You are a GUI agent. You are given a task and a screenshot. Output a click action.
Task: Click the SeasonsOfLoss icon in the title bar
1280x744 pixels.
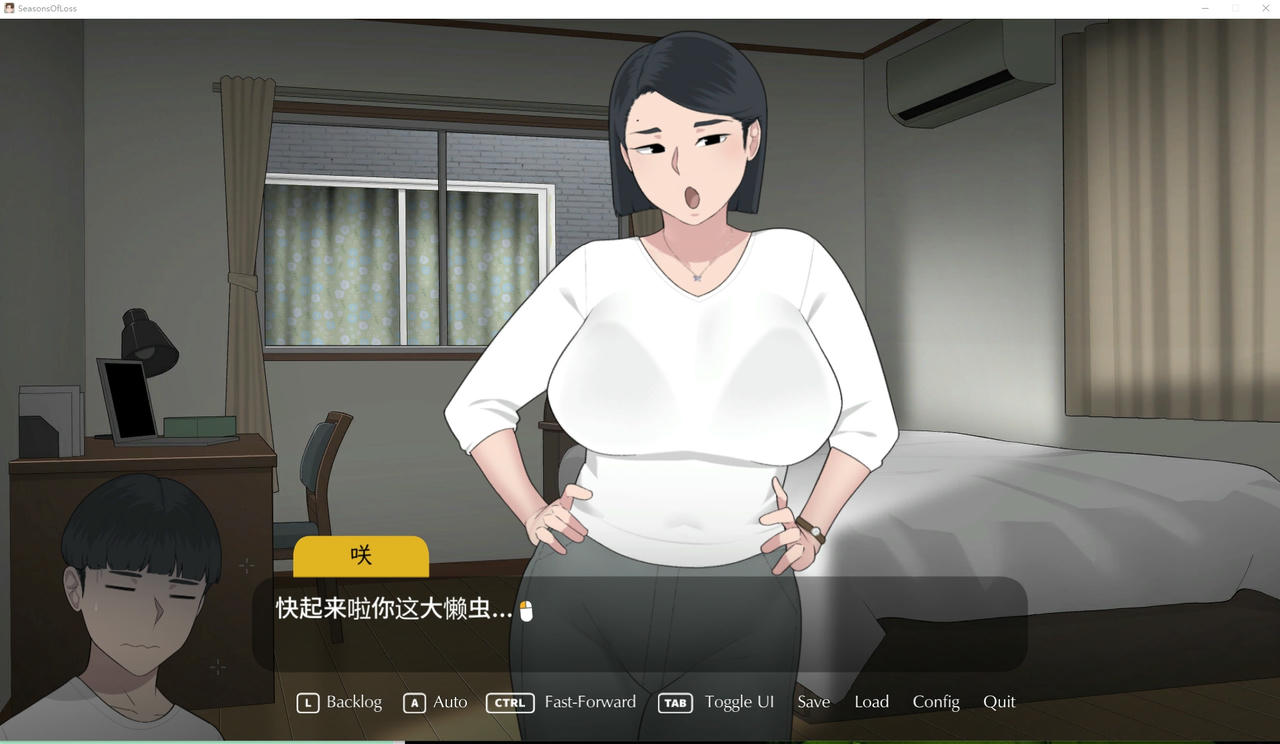[x=9, y=8]
